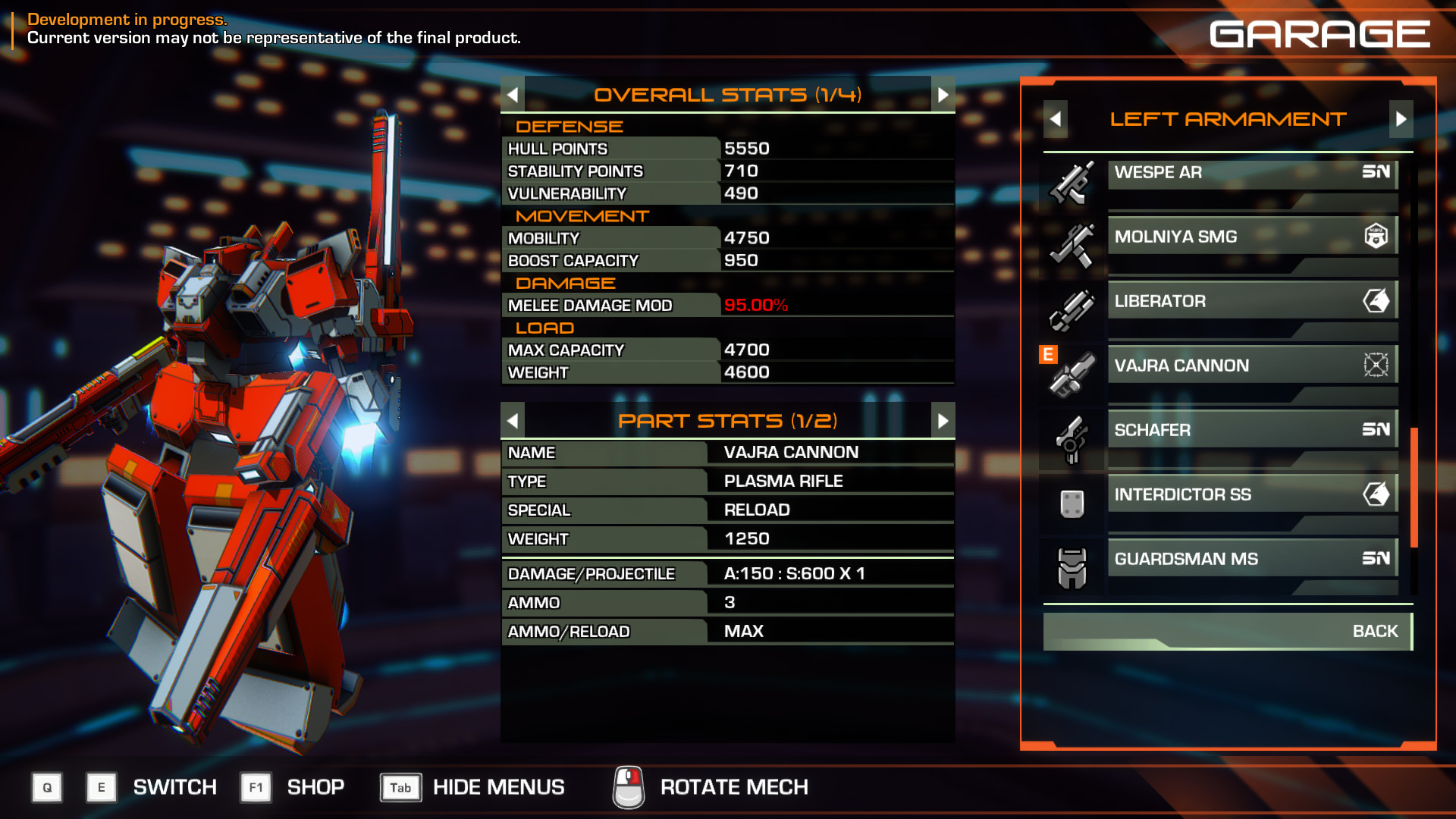Choose the Interdictor SS shield
Image resolution: width=1456 pixels, height=819 pixels.
[x=1251, y=495]
